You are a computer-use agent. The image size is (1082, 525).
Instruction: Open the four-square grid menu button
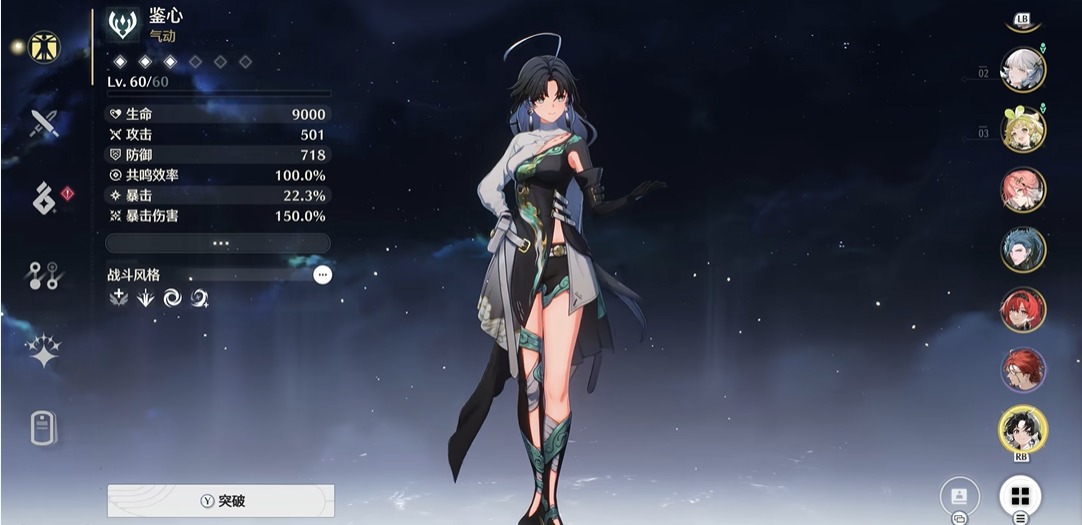tap(1020, 496)
